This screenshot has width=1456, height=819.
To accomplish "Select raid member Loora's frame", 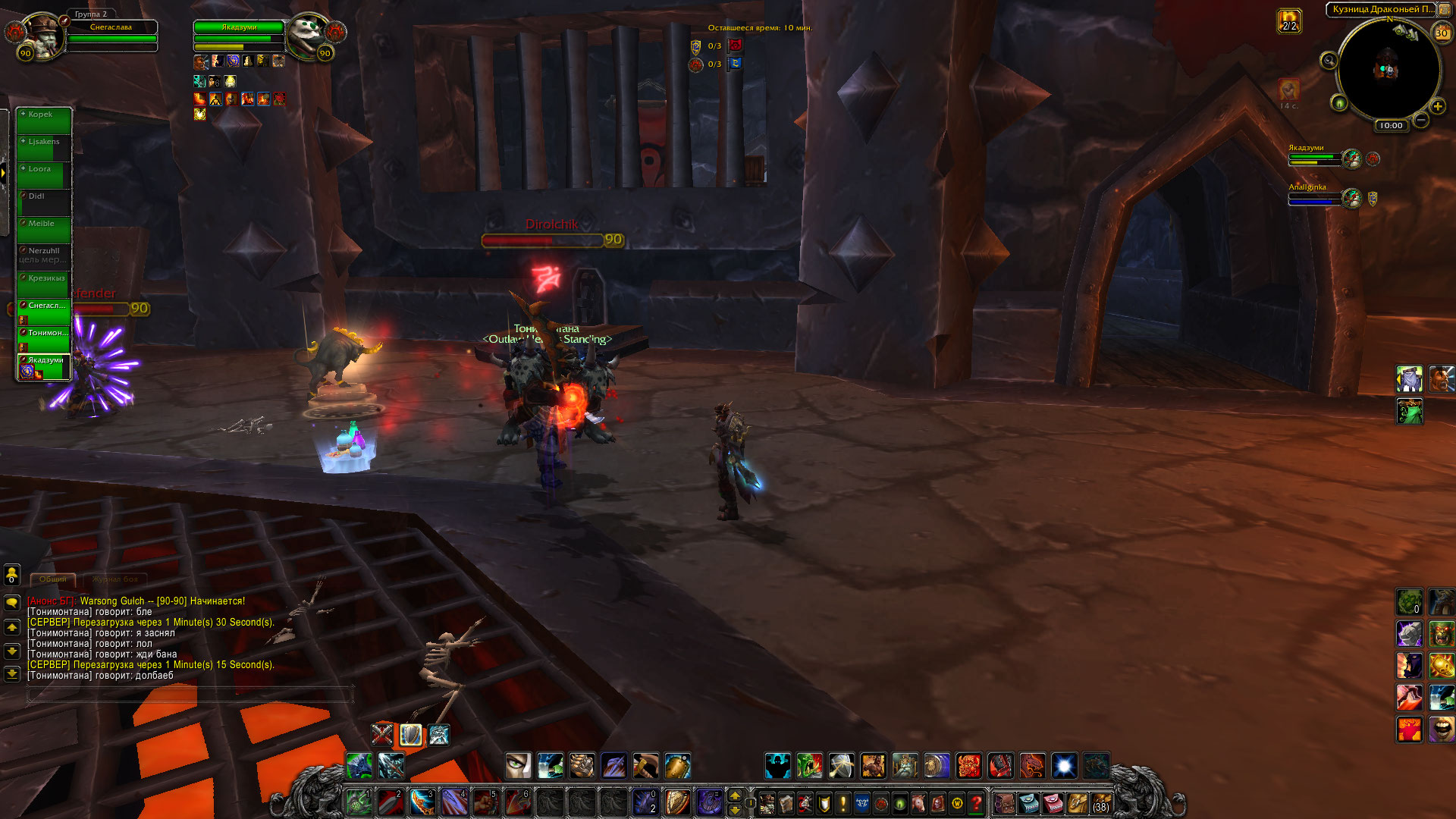I will (44, 175).
